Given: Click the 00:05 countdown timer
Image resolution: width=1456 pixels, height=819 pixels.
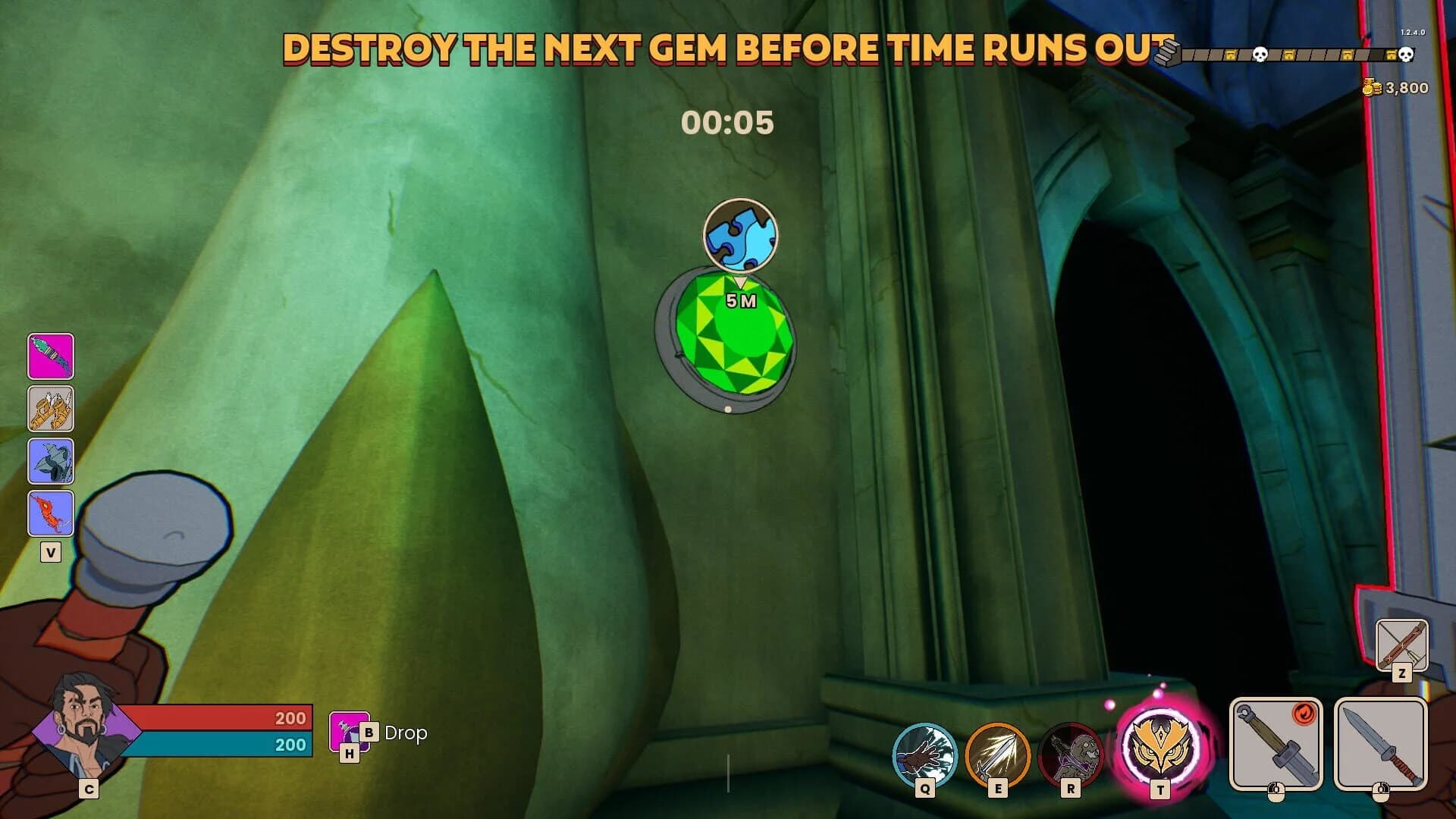Looking at the screenshot, I should [x=729, y=123].
